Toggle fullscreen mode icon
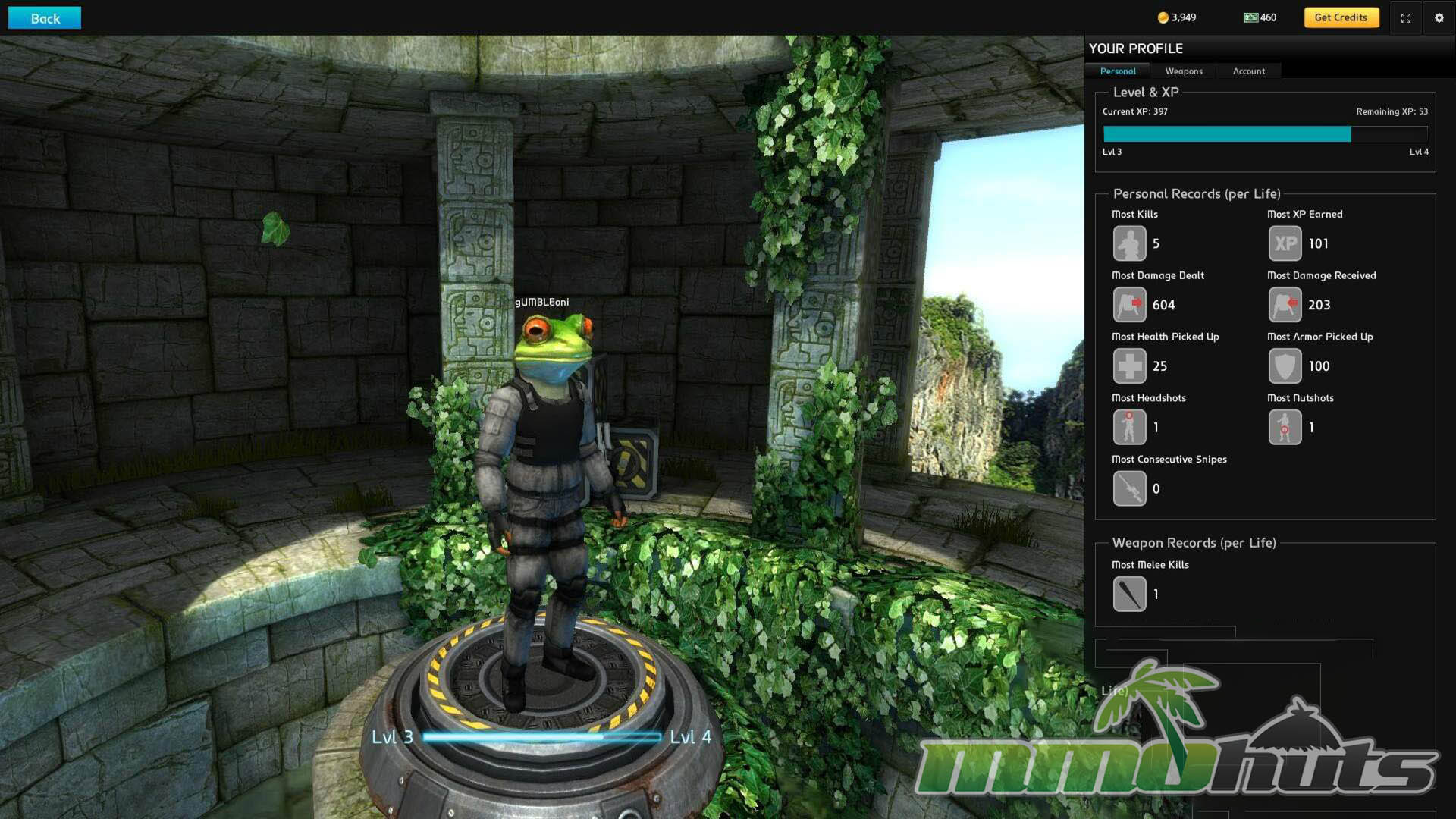The height and width of the screenshot is (819, 1456). (x=1406, y=18)
